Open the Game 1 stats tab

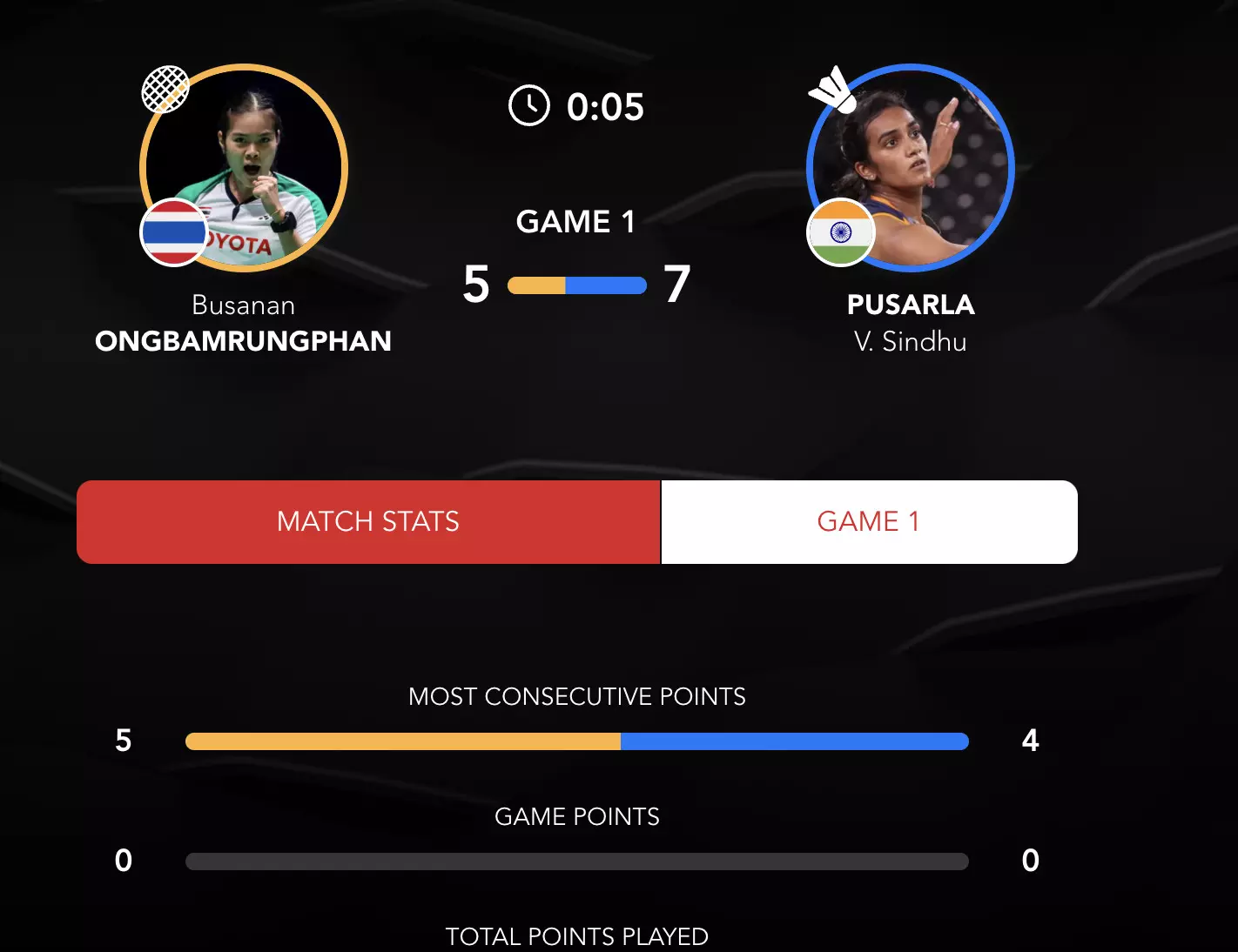(x=869, y=522)
